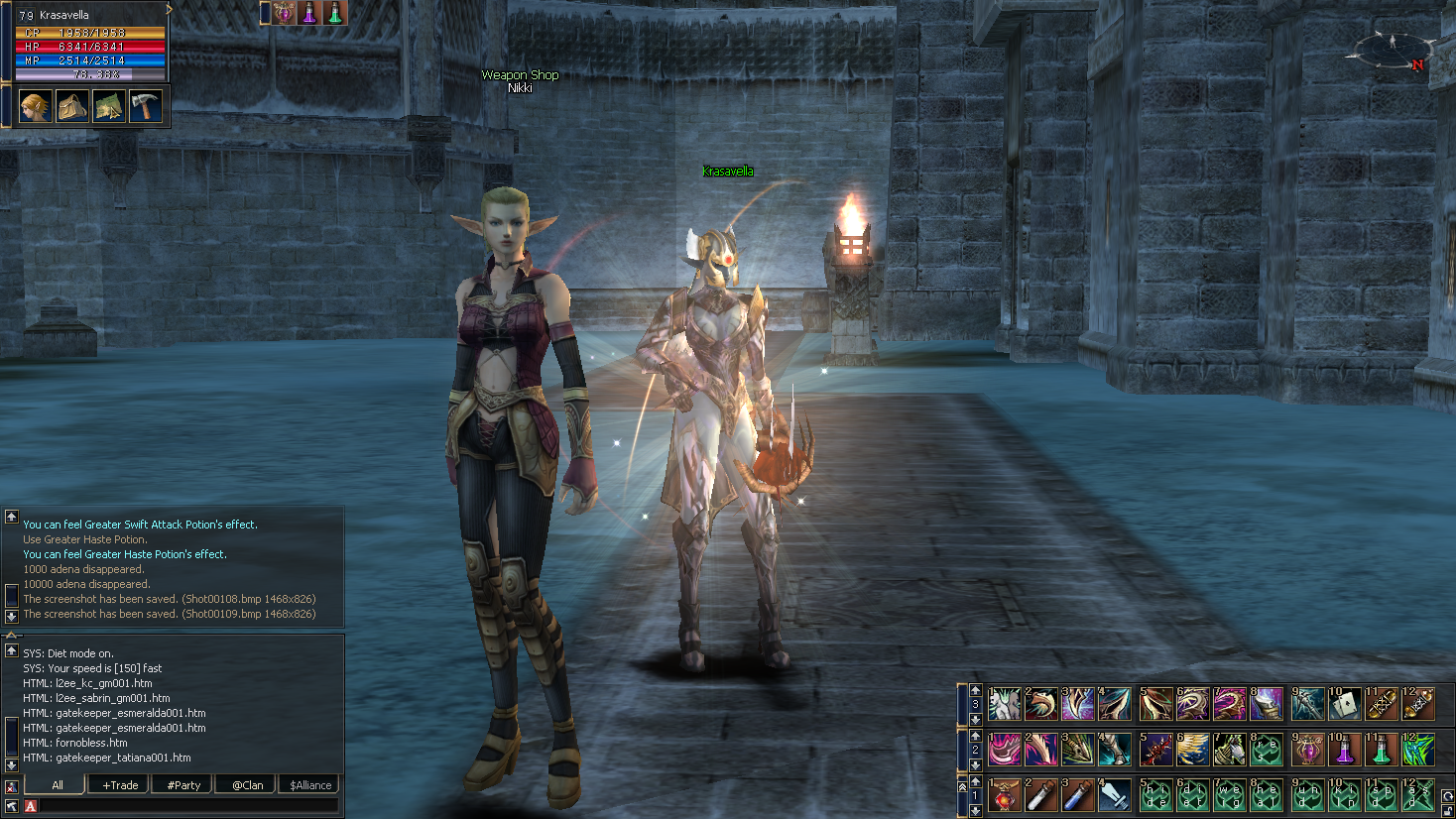Use the purple potion in hotbar row two
This screenshot has width=1456, height=819.
pyautogui.click(x=1345, y=750)
